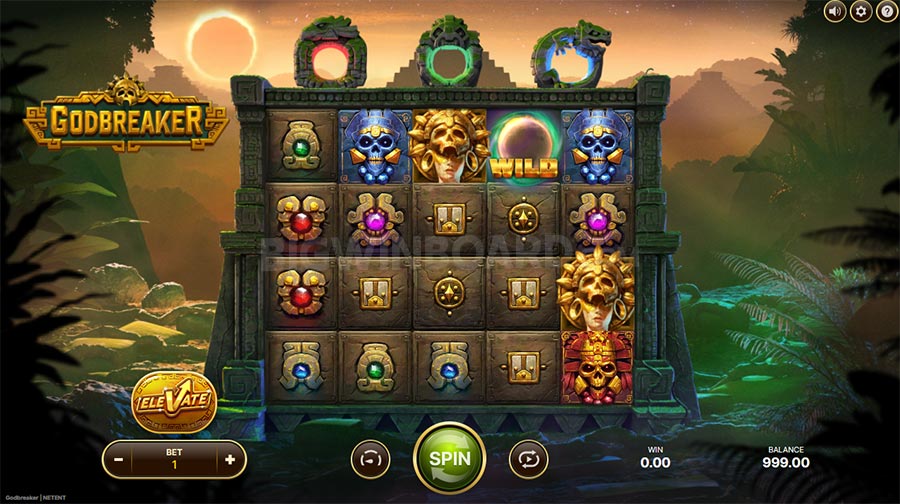Decrease the bet with the minus button
This screenshot has height=504, width=900.
pyautogui.click(x=120, y=459)
